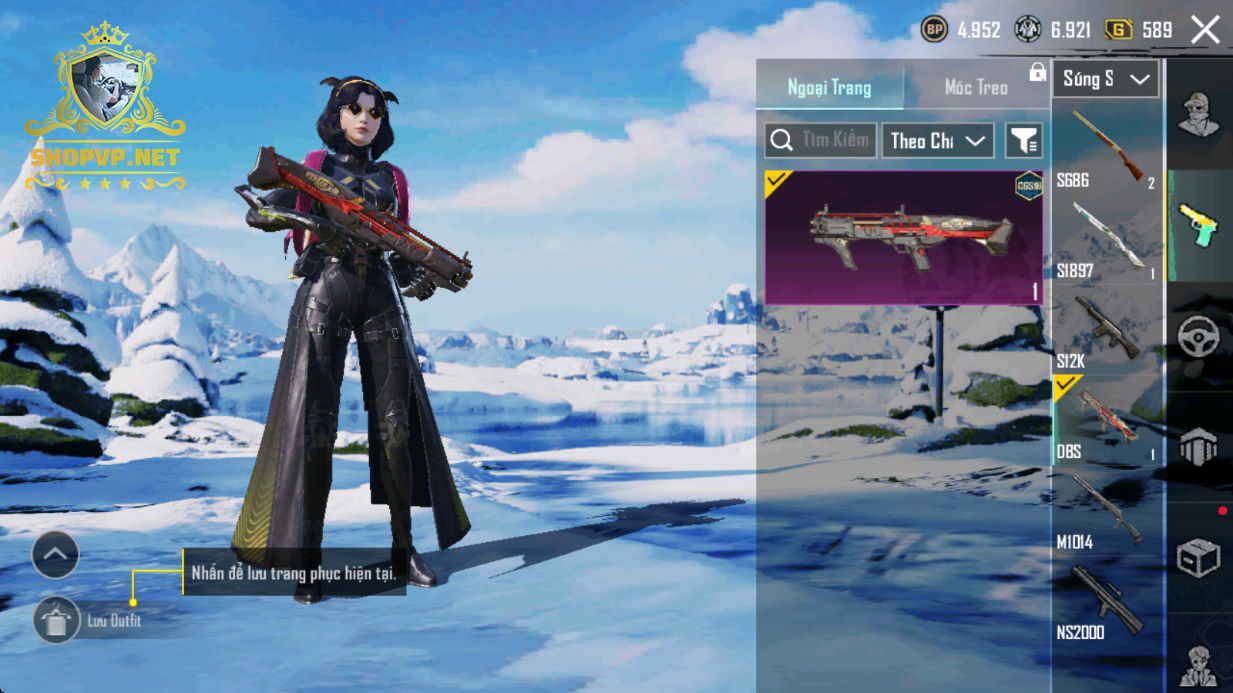Screen dimensions: 1233x693
Task: Open the Móc Treo tab
Action: [976, 88]
